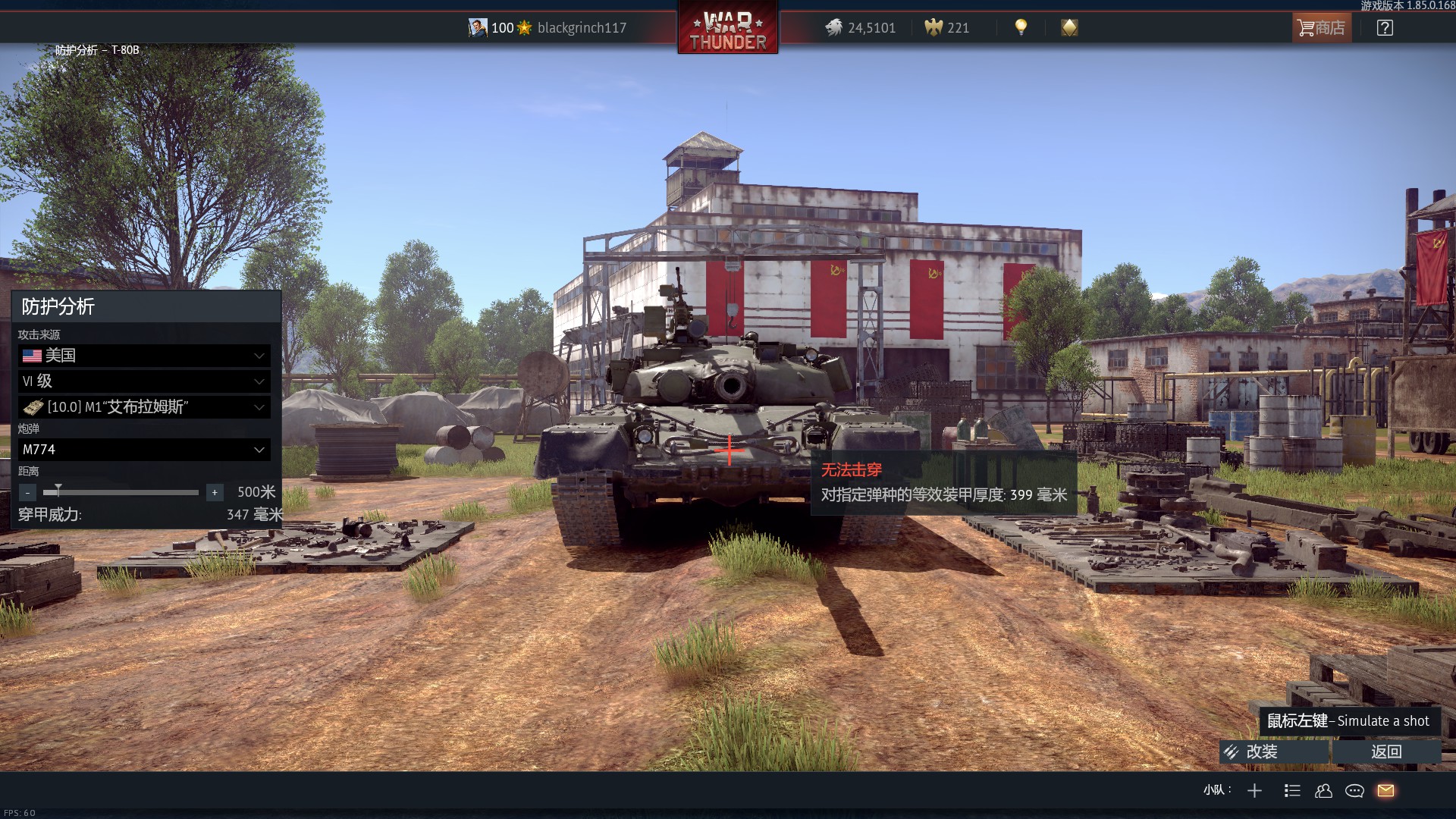
Task: Click the light bulb icon
Action: (1021, 28)
